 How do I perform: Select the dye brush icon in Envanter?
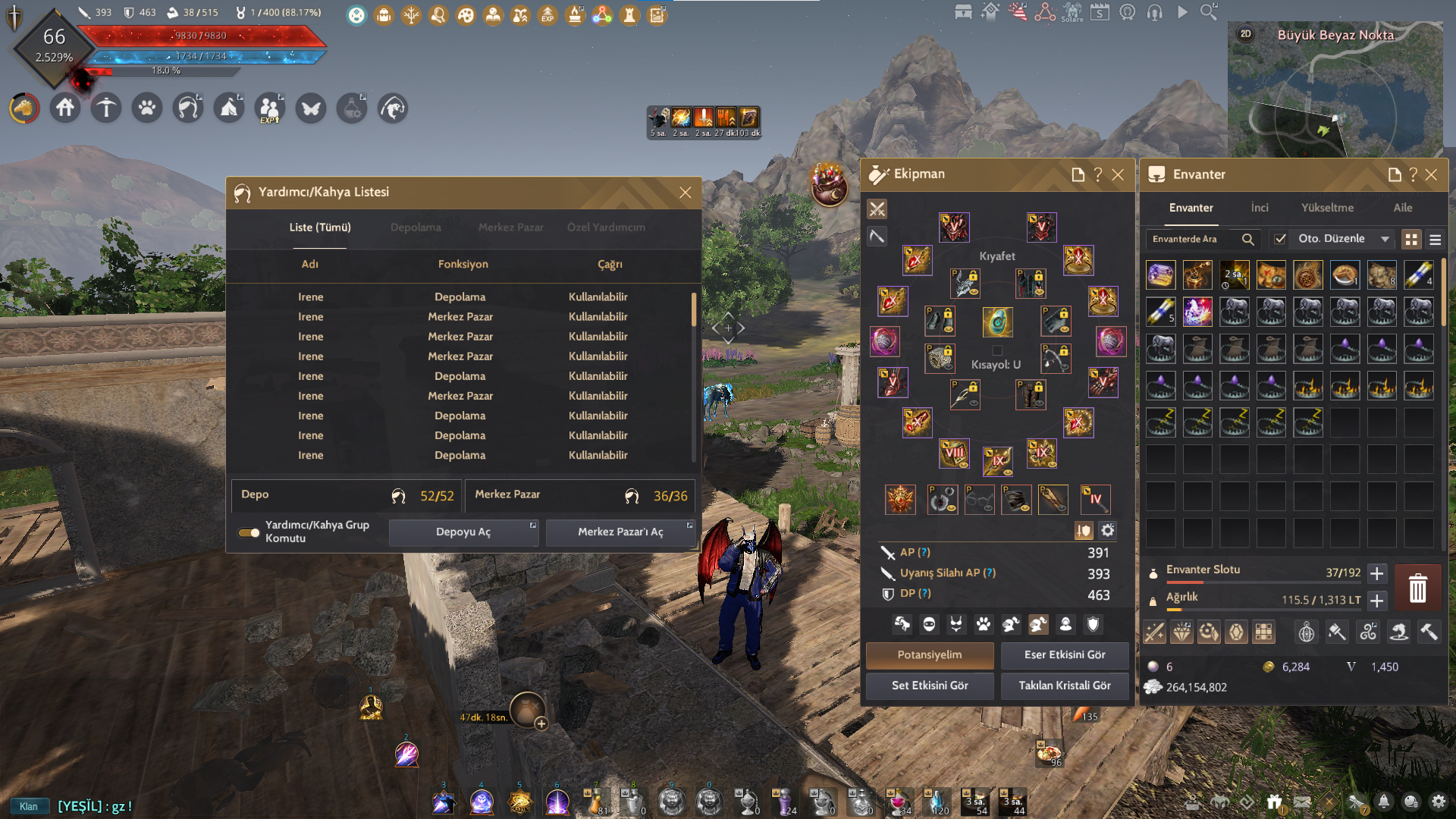[x=1337, y=632]
